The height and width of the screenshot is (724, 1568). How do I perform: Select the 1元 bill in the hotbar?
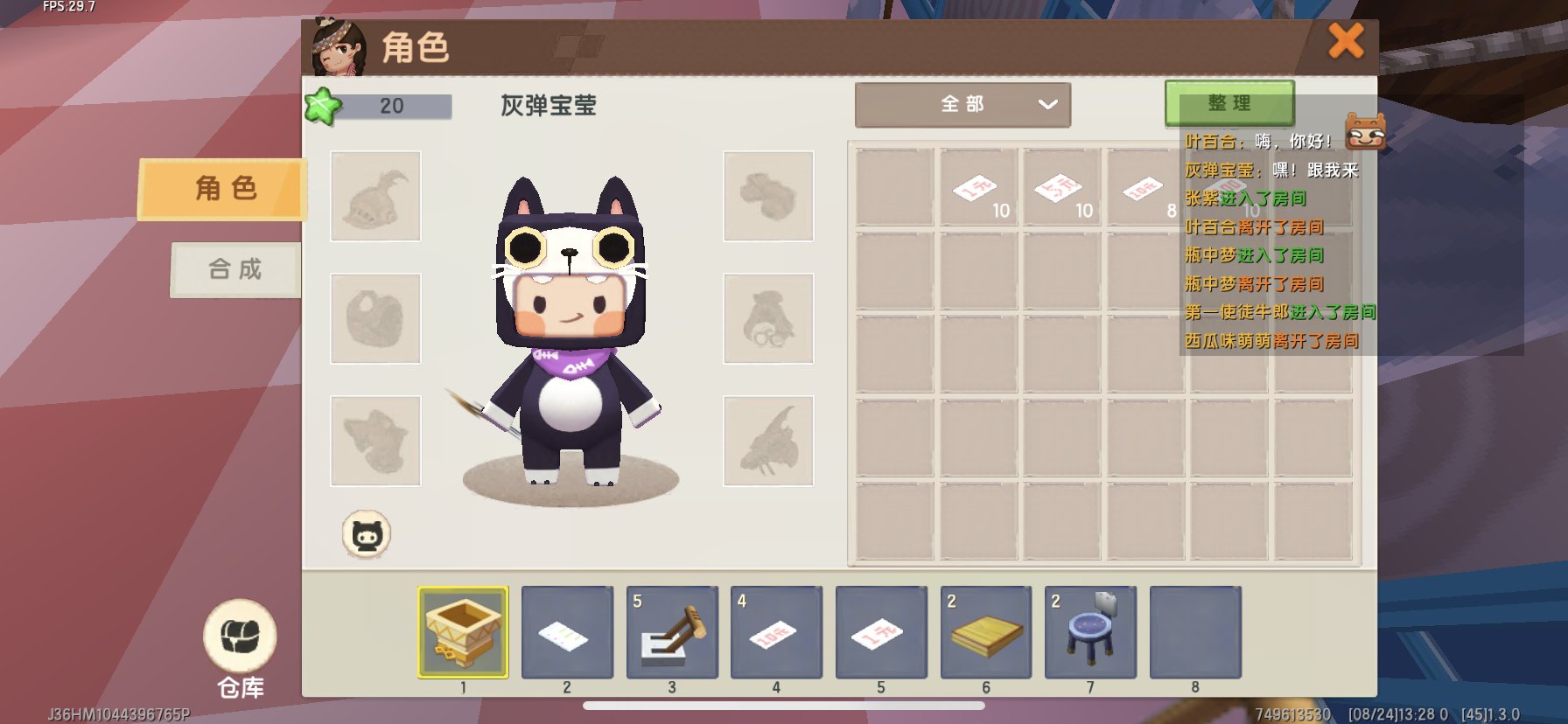pos(881,632)
